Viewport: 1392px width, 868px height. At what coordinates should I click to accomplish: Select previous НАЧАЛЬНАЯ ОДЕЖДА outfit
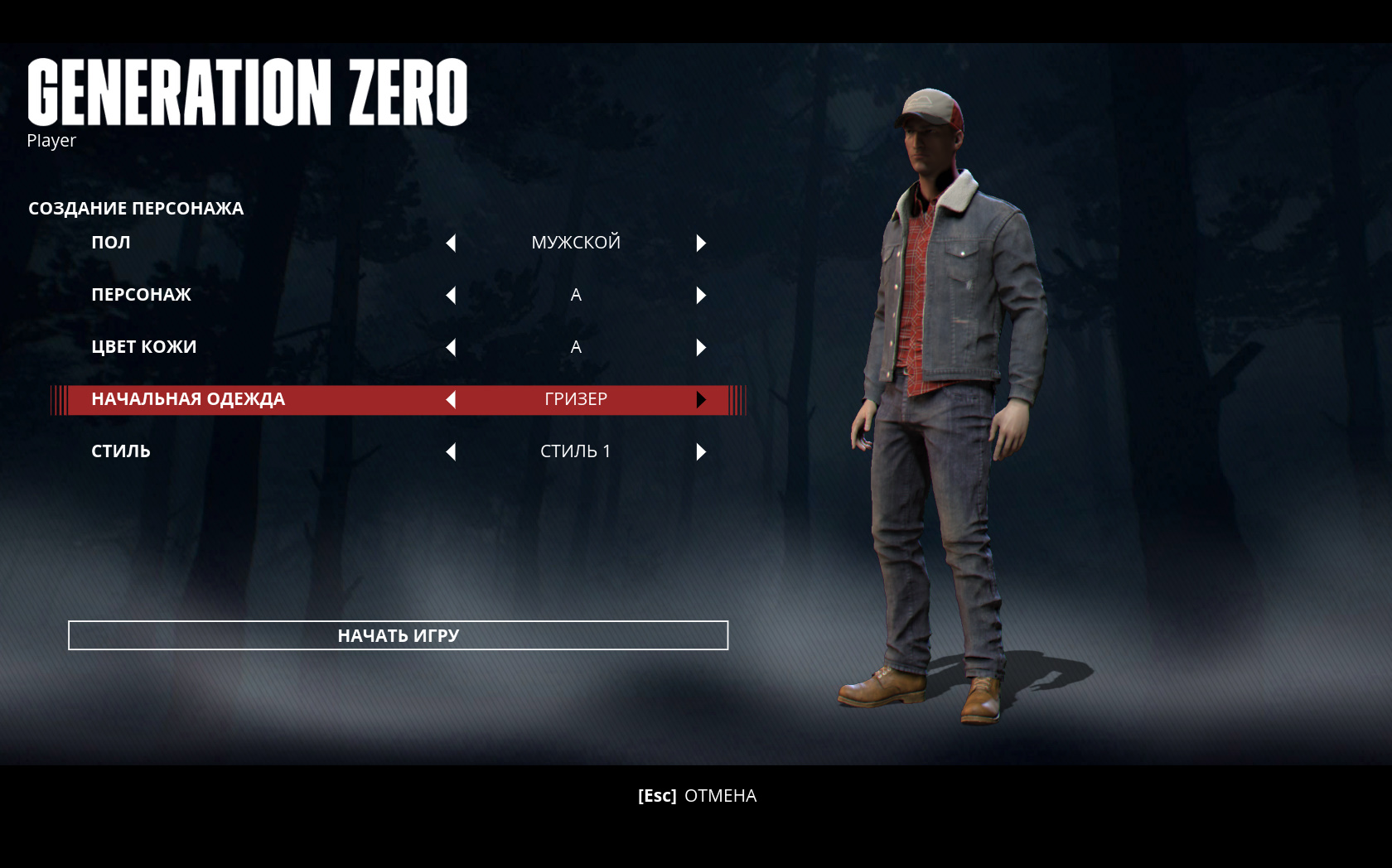point(451,399)
